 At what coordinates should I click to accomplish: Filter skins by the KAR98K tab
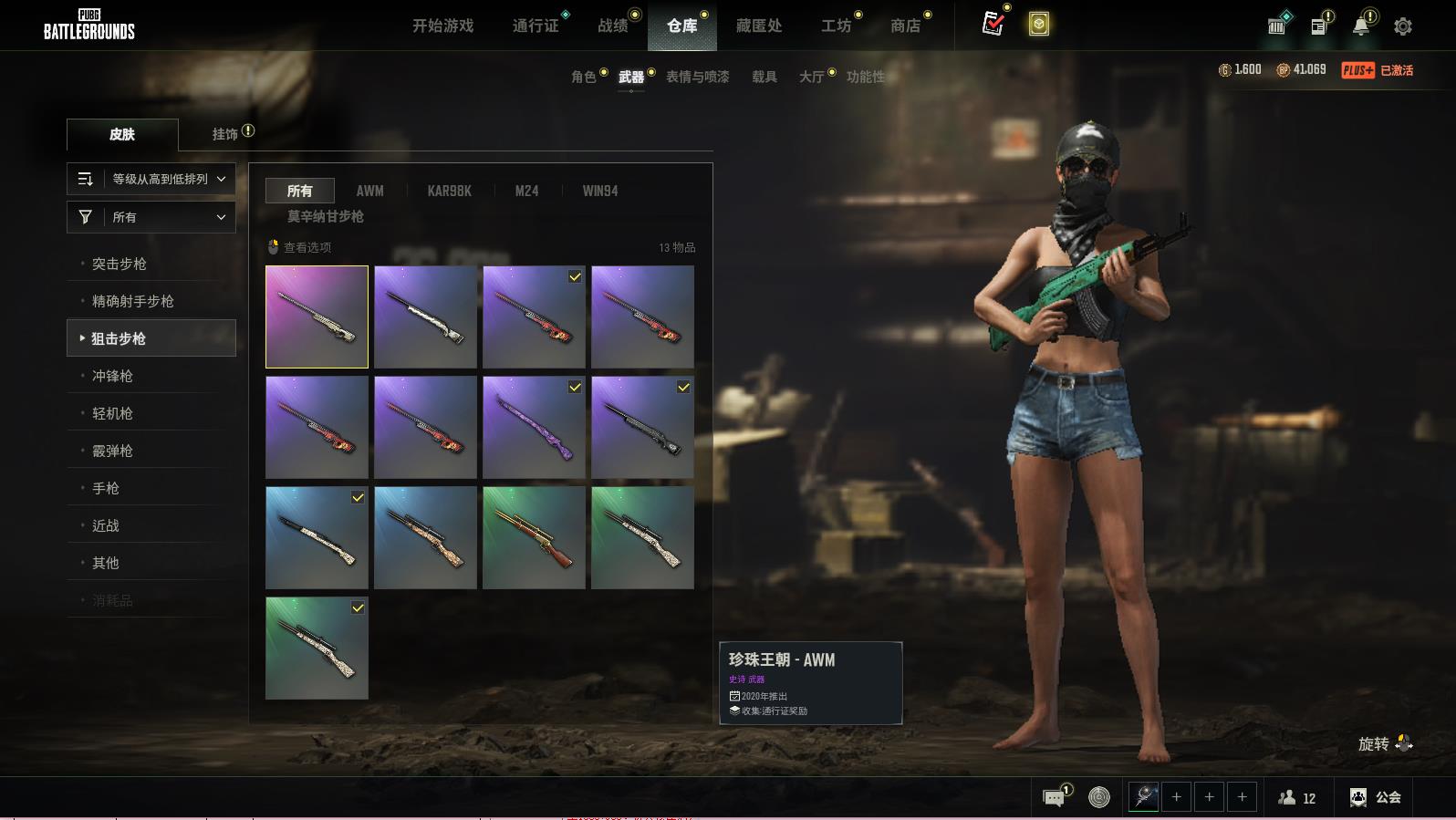[449, 191]
